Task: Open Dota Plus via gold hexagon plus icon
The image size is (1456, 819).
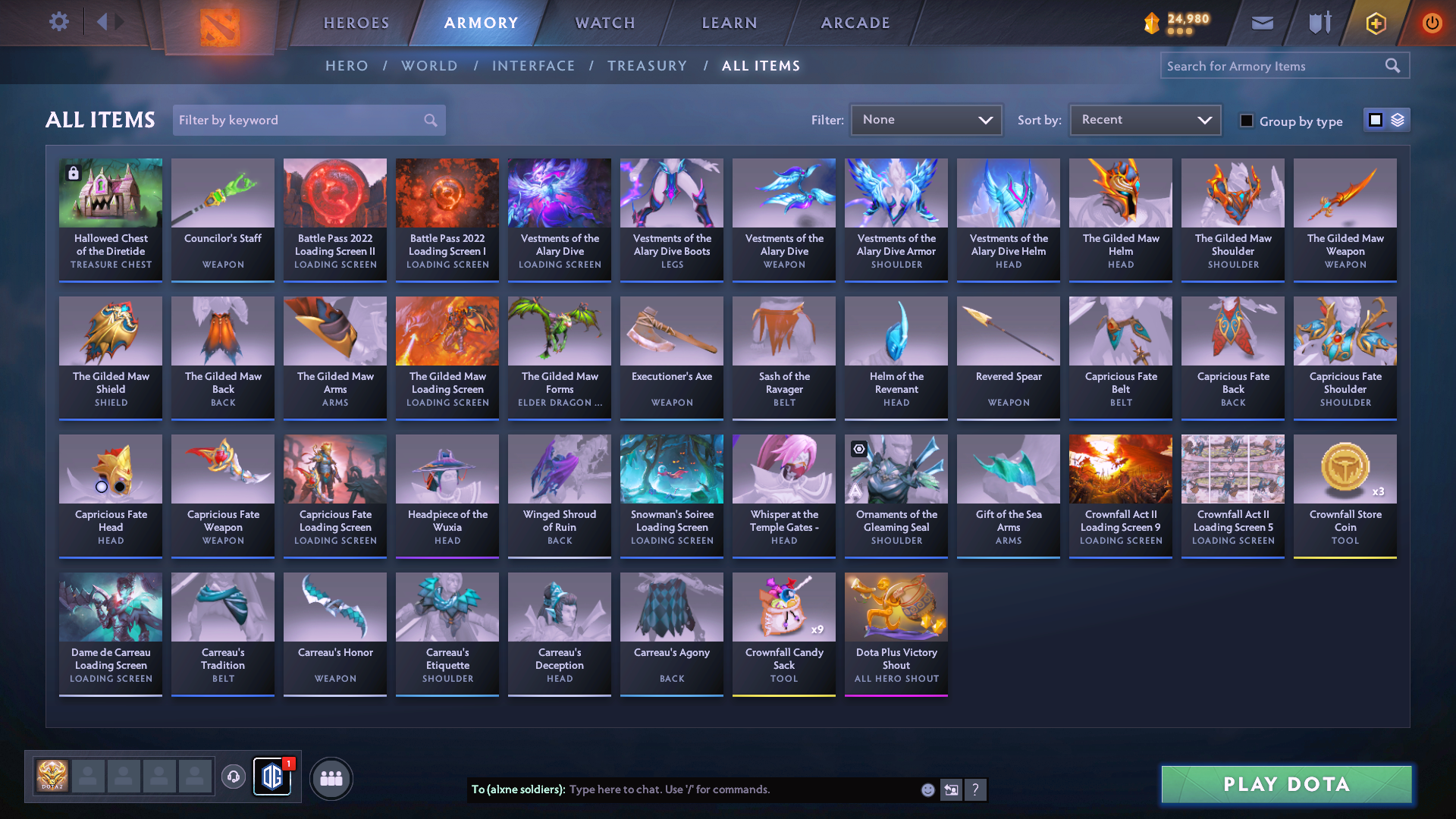Action: [1375, 22]
